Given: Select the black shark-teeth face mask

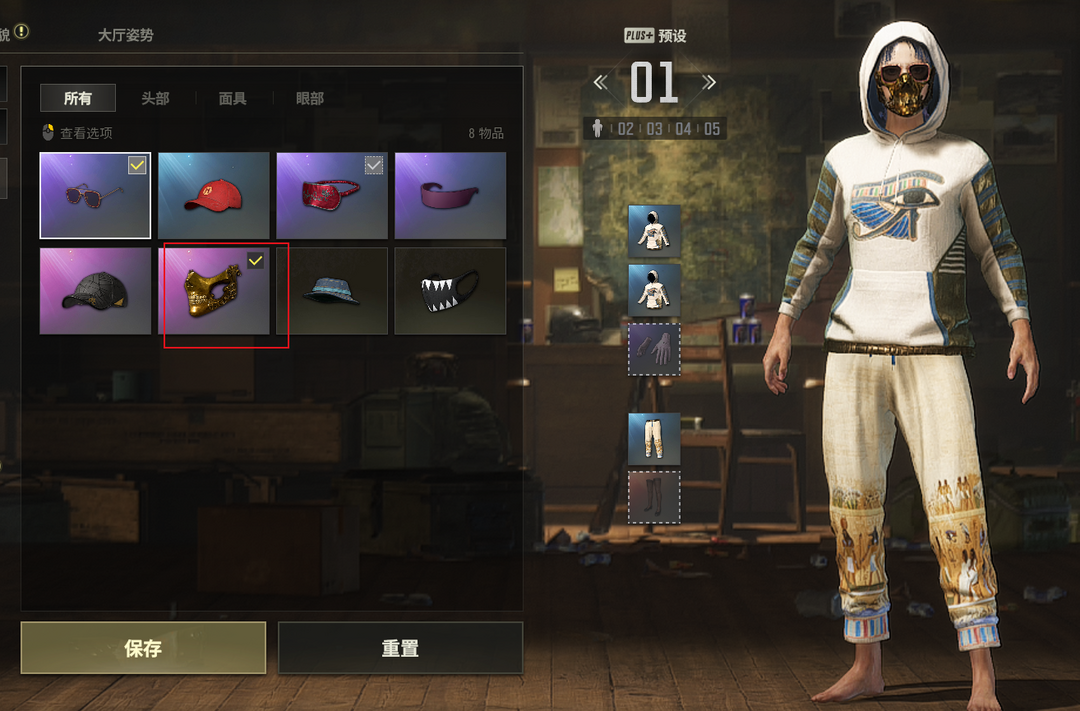Looking at the screenshot, I should pyautogui.click(x=449, y=291).
